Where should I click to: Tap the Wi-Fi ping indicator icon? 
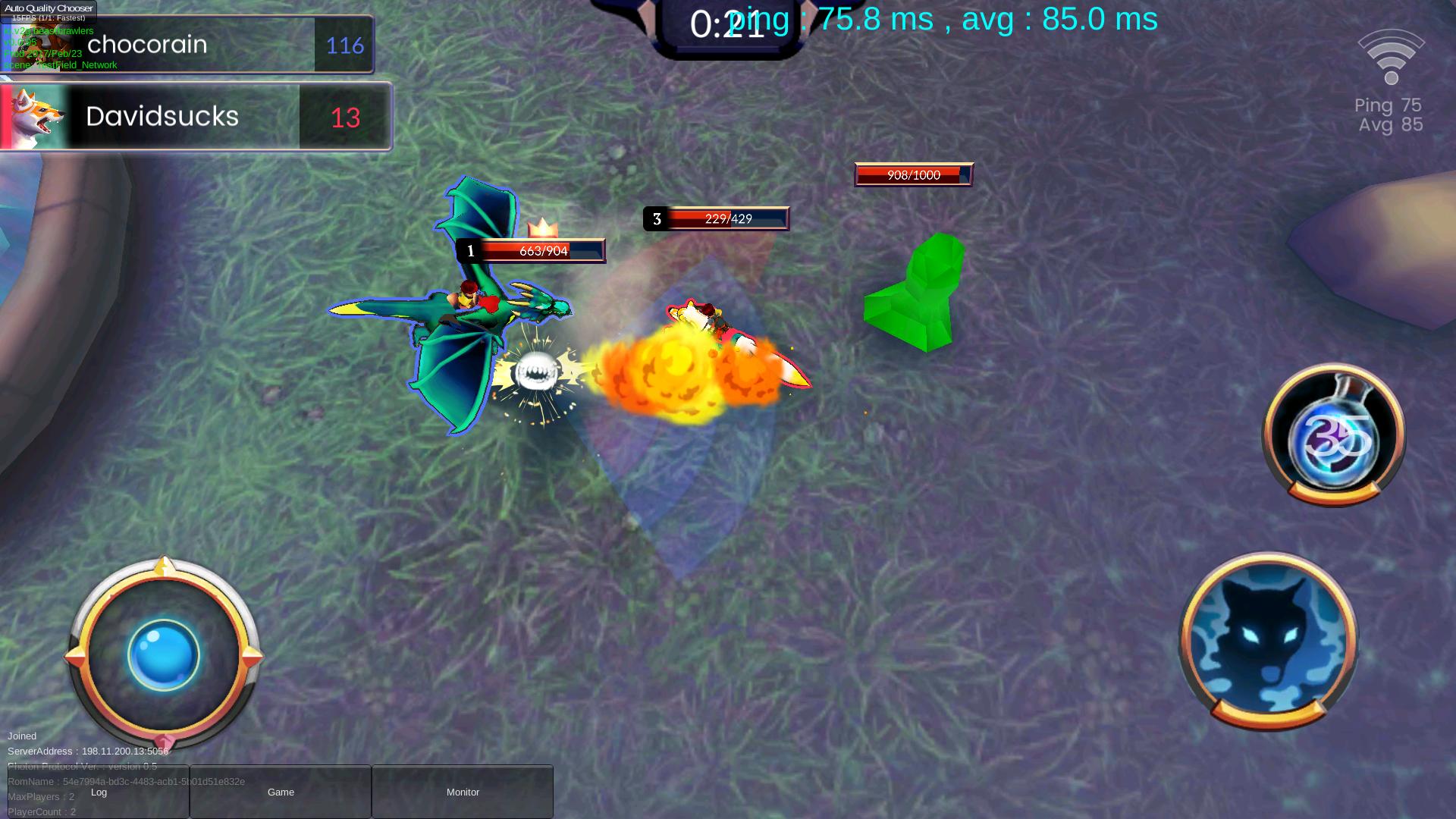point(1391,57)
